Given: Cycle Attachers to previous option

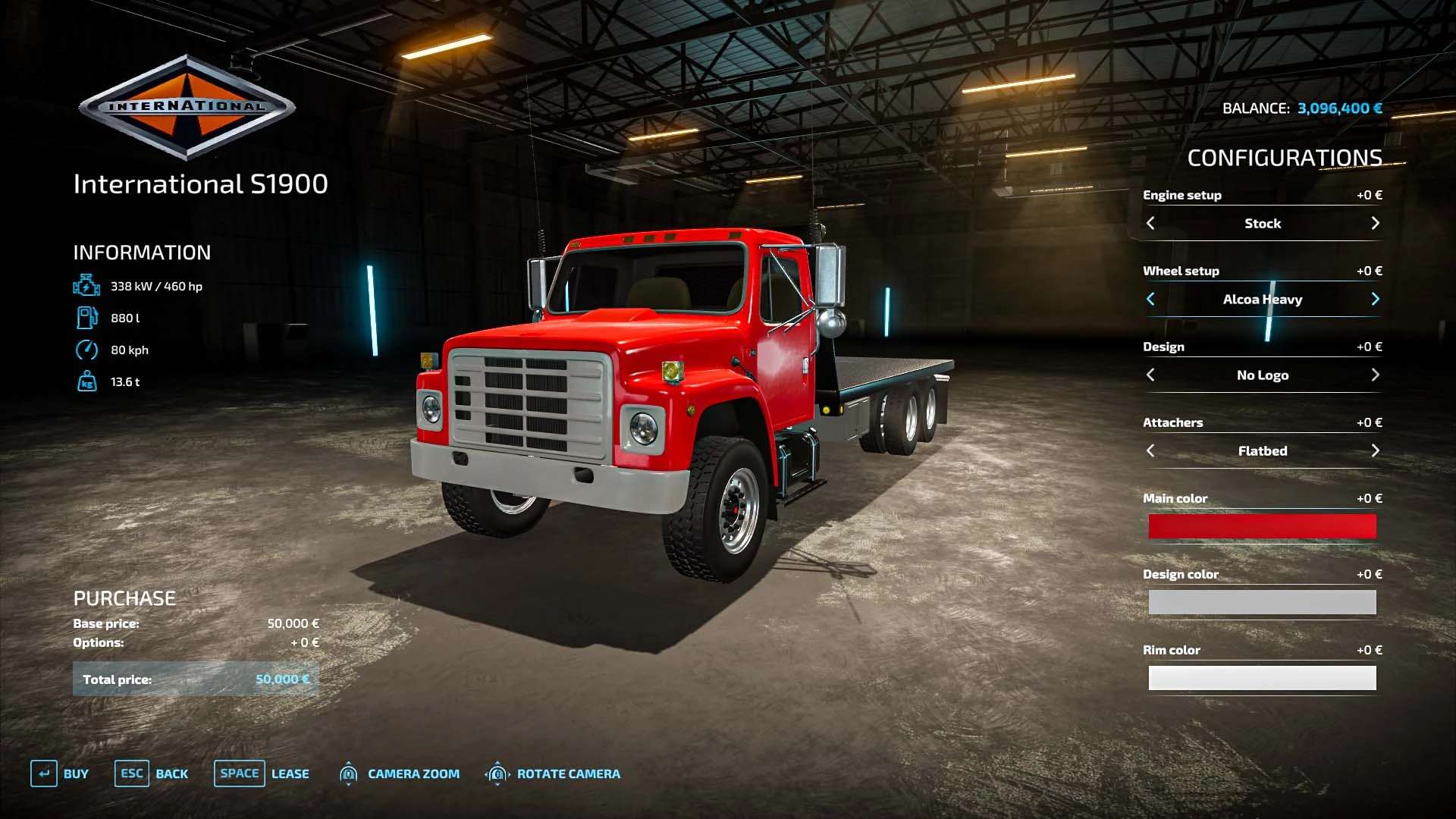Looking at the screenshot, I should 1150,450.
